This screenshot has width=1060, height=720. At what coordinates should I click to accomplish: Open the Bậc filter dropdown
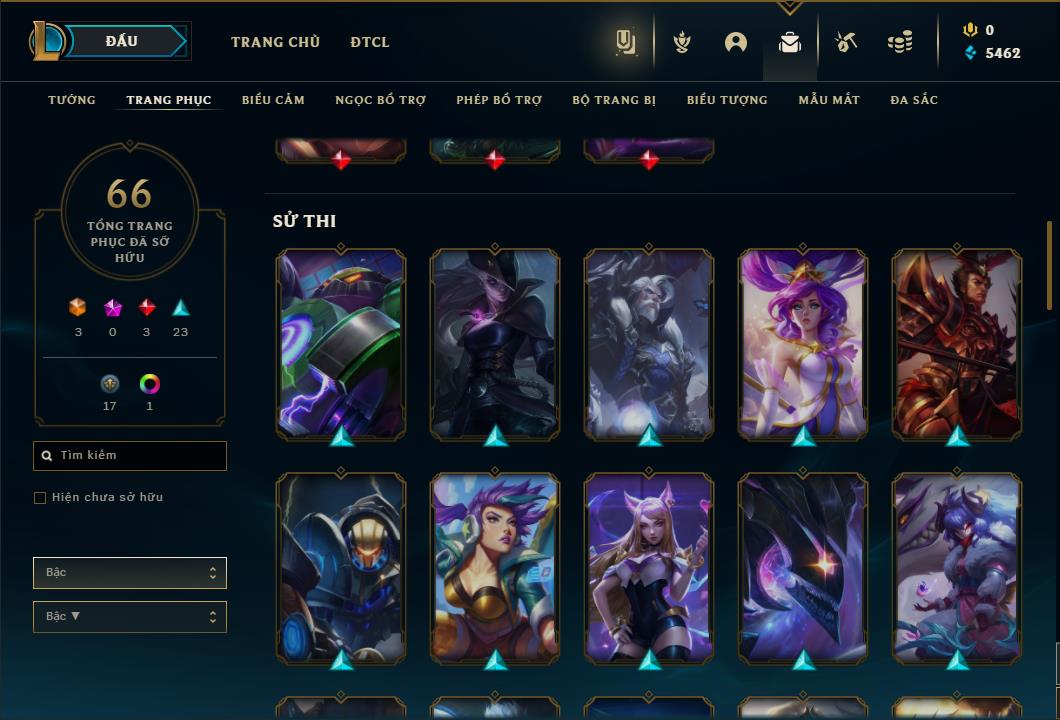coord(130,573)
